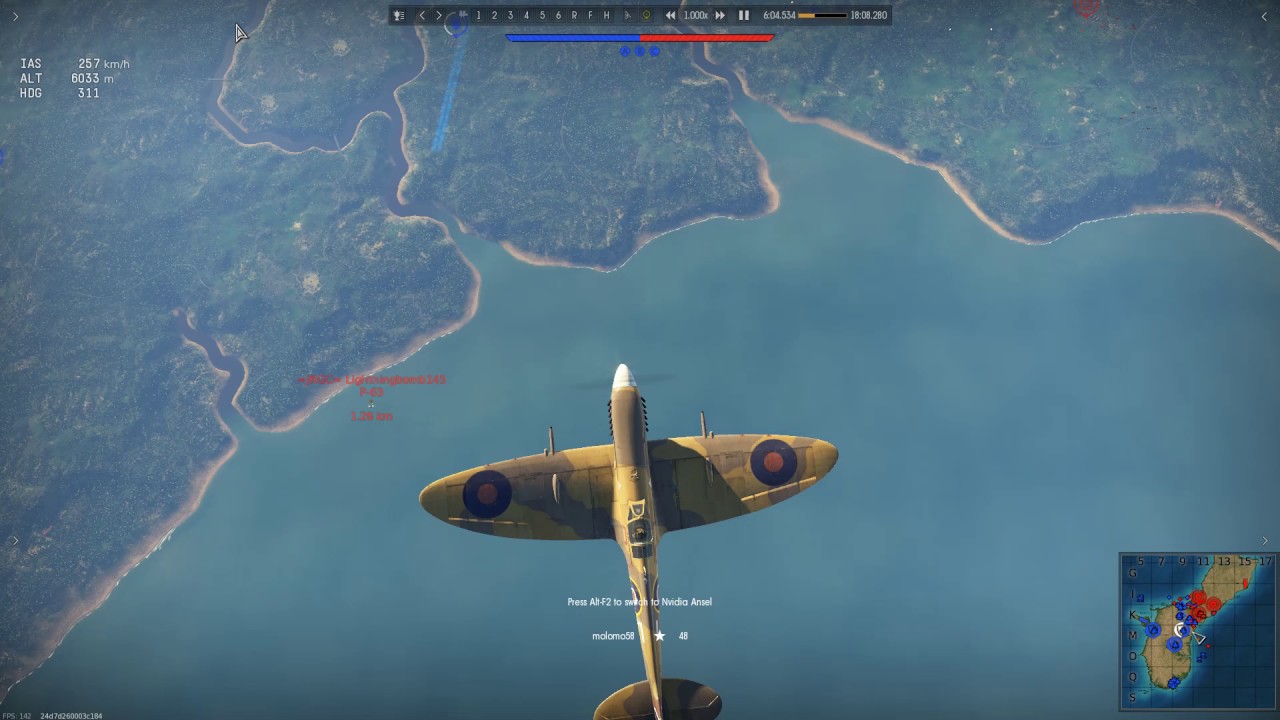This screenshot has height=720, width=1280.
Task: Toggle the yellow marker icon in toolbar
Action: coord(646,15)
